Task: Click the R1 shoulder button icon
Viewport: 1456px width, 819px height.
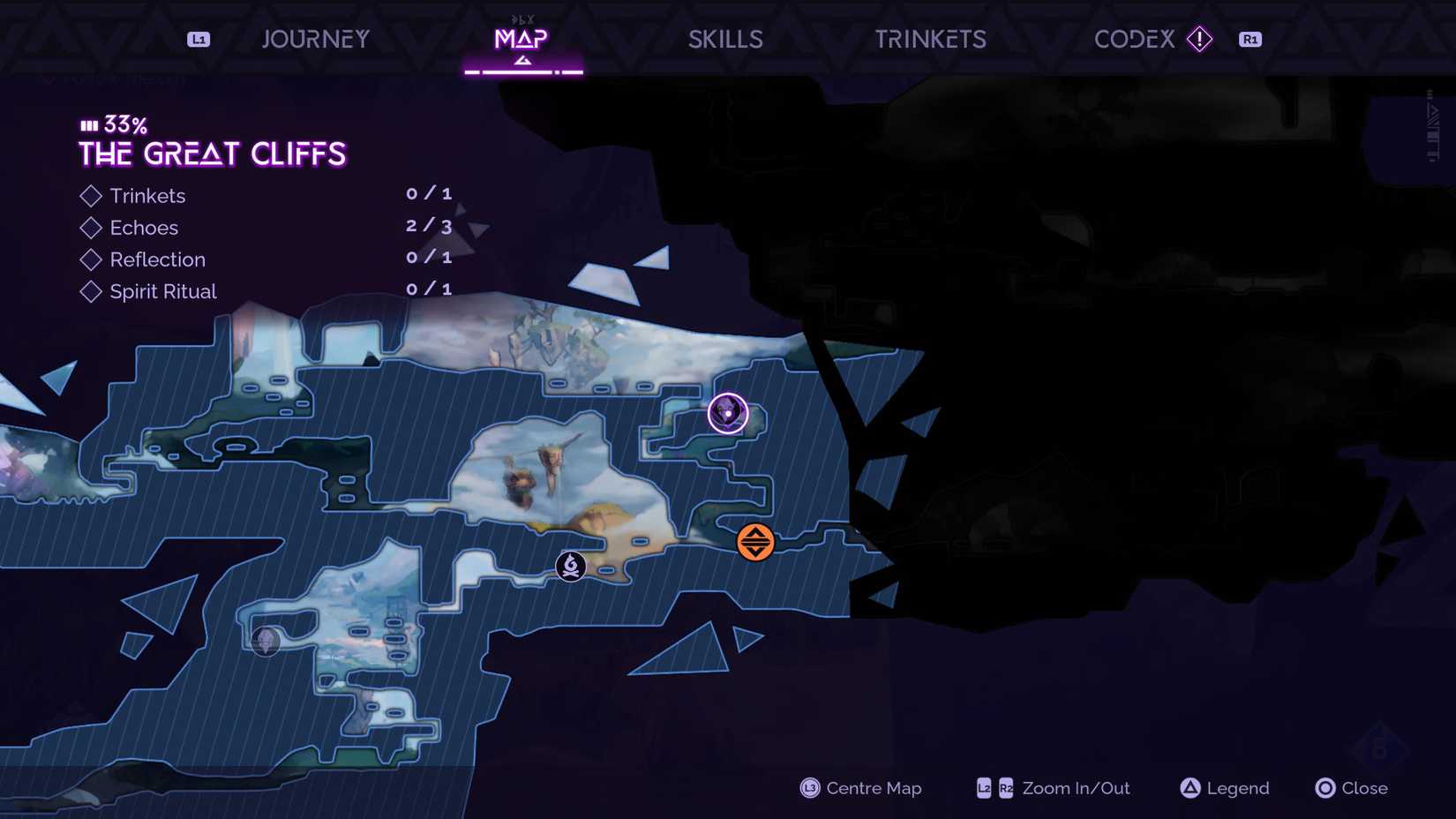Action: pyautogui.click(x=1250, y=39)
